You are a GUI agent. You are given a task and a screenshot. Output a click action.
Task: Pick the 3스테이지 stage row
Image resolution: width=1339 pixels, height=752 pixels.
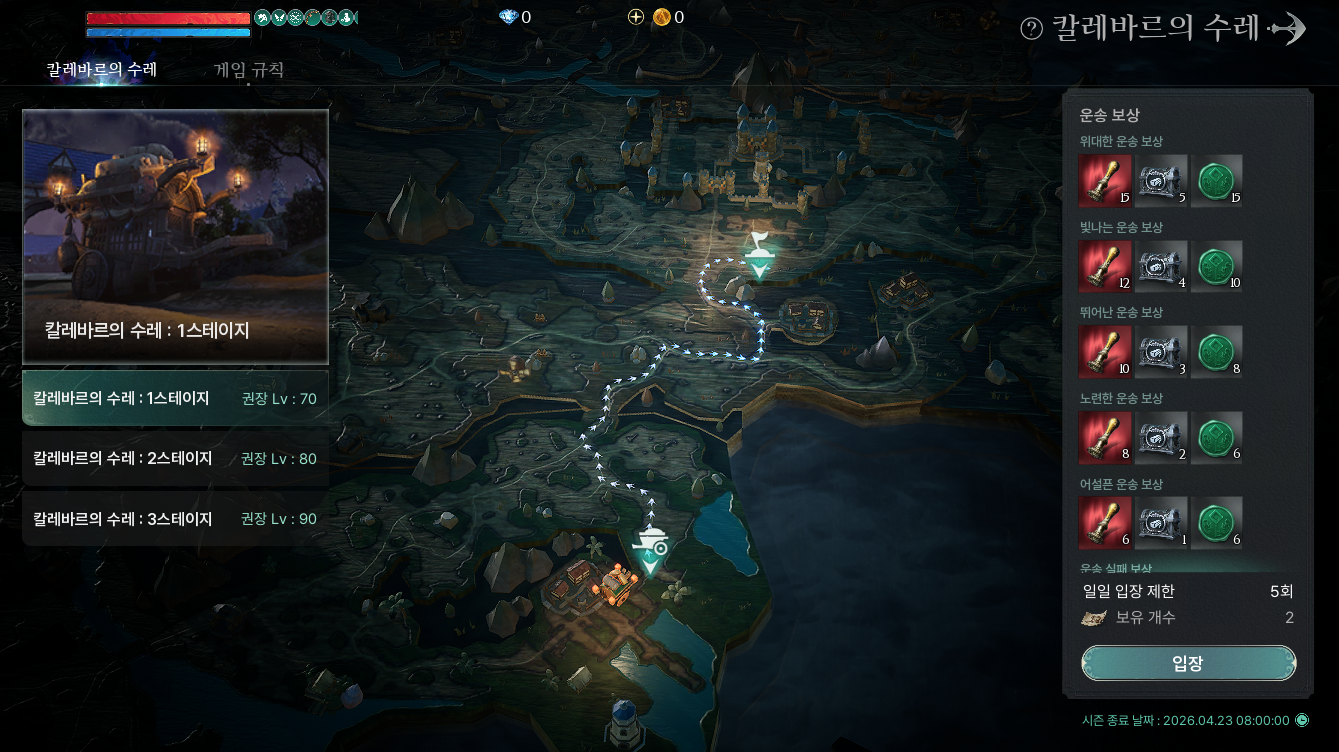(x=175, y=519)
